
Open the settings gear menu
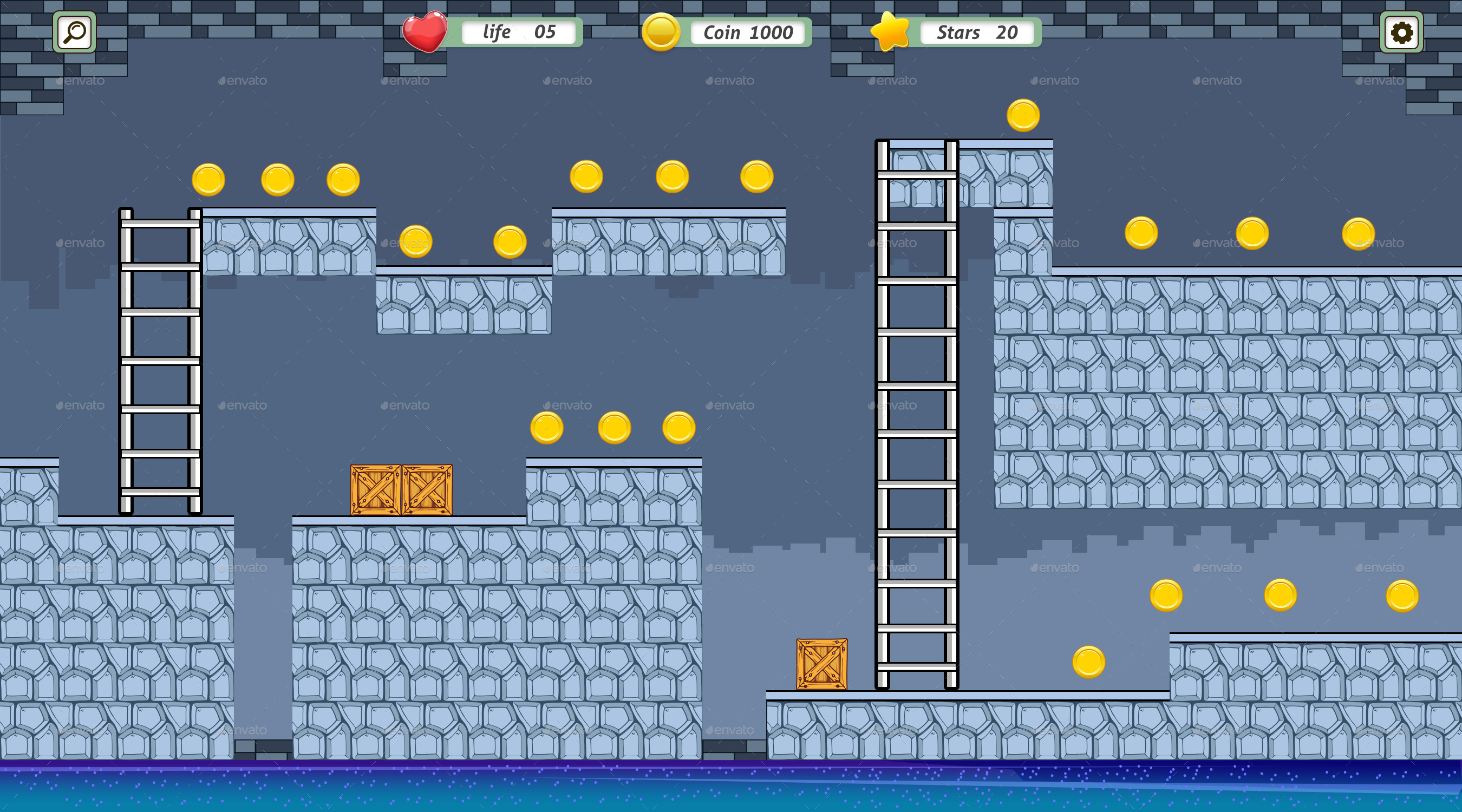pyautogui.click(x=1402, y=32)
